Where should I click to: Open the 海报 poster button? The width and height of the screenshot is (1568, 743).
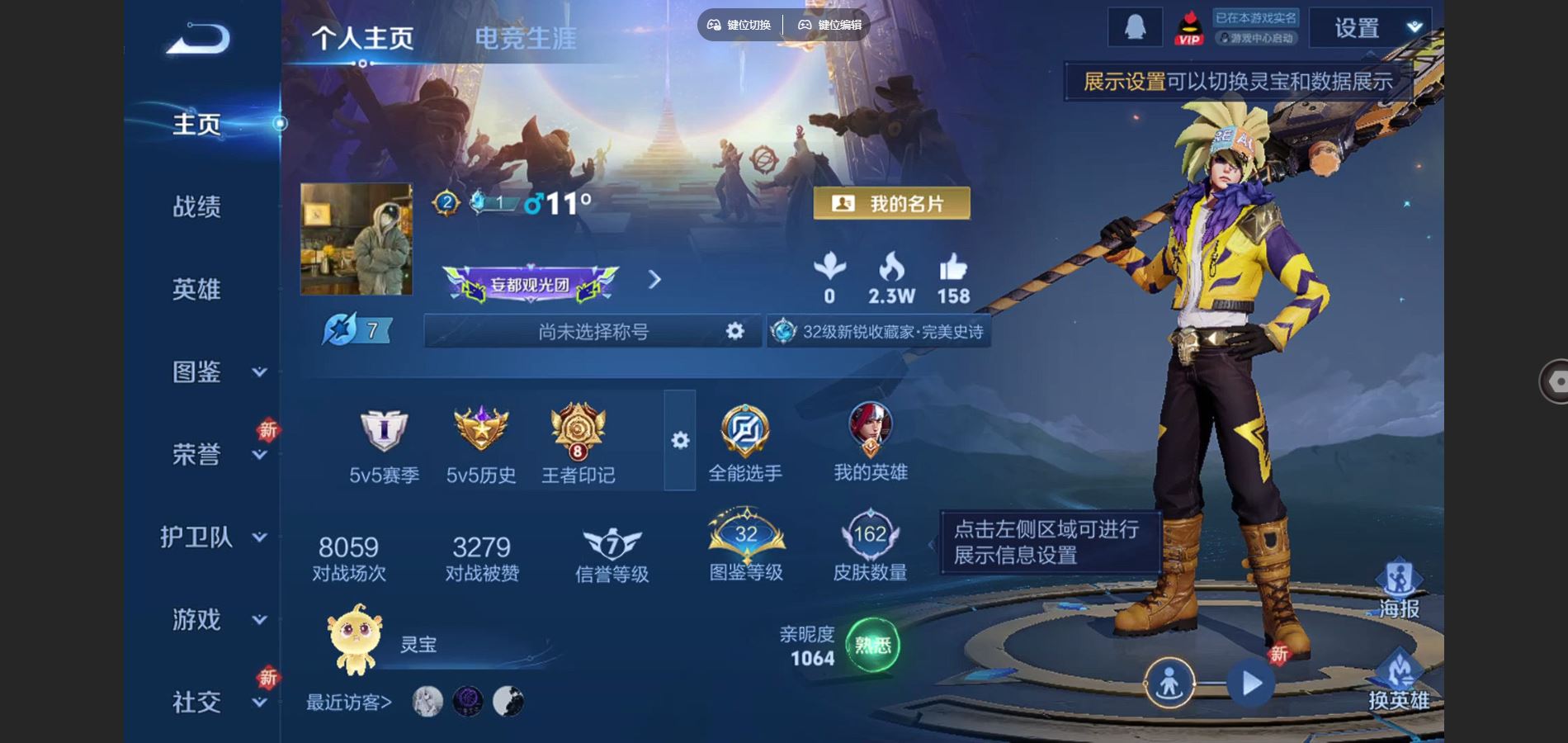[x=1399, y=588]
